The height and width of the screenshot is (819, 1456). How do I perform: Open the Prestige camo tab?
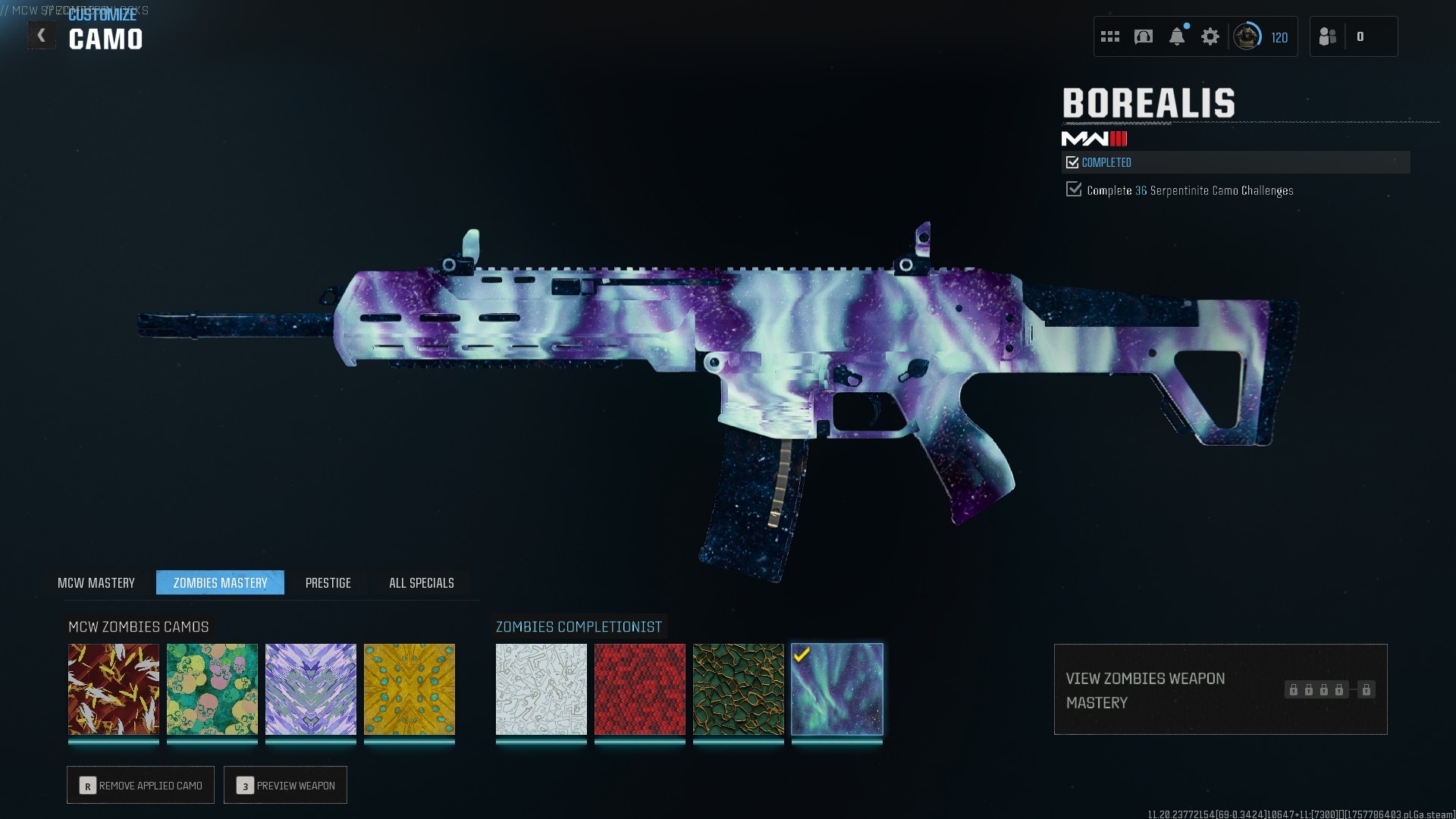click(x=328, y=582)
